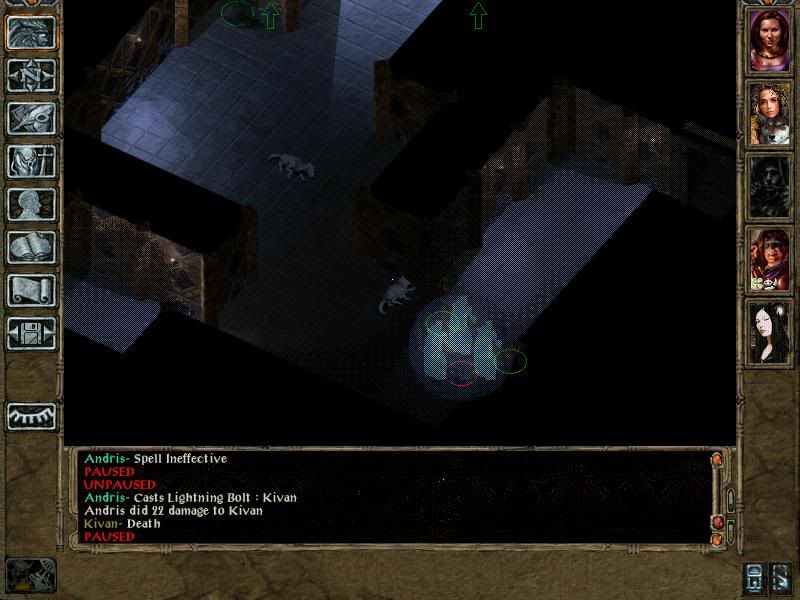The image size is (800, 600).
Task: Show the character record sheet
Action: point(30,204)
